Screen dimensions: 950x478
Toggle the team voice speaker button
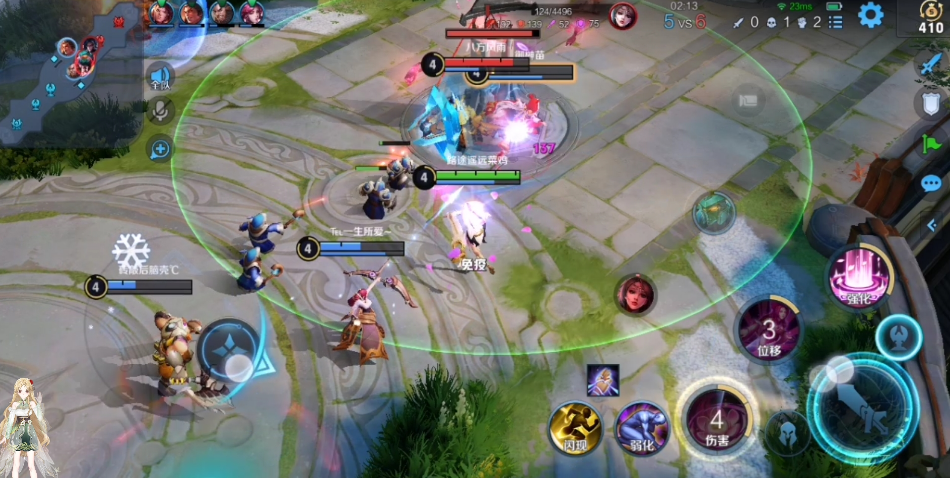(x=160, y=76)
